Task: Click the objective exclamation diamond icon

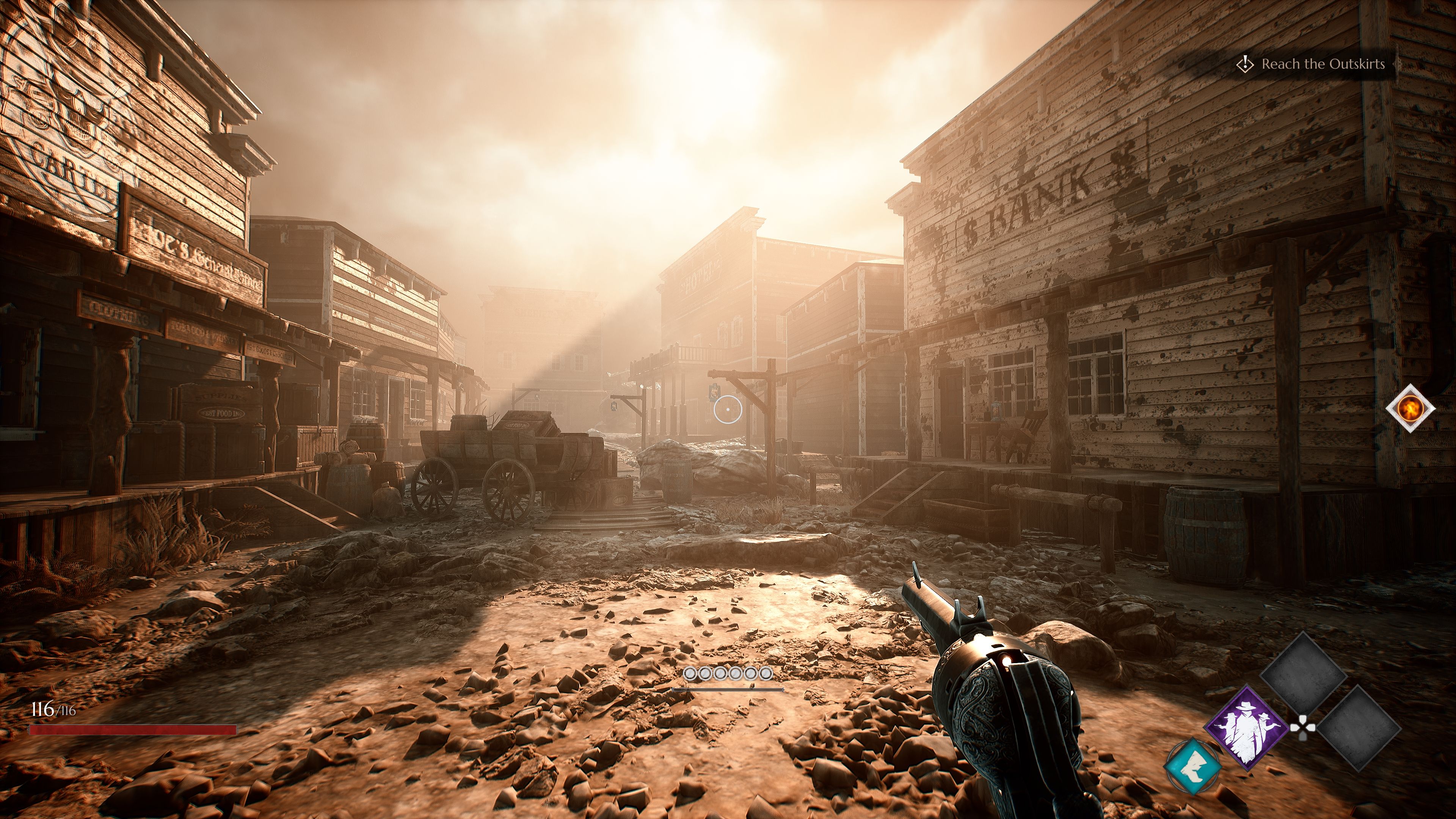Action: coord(1245,64)
